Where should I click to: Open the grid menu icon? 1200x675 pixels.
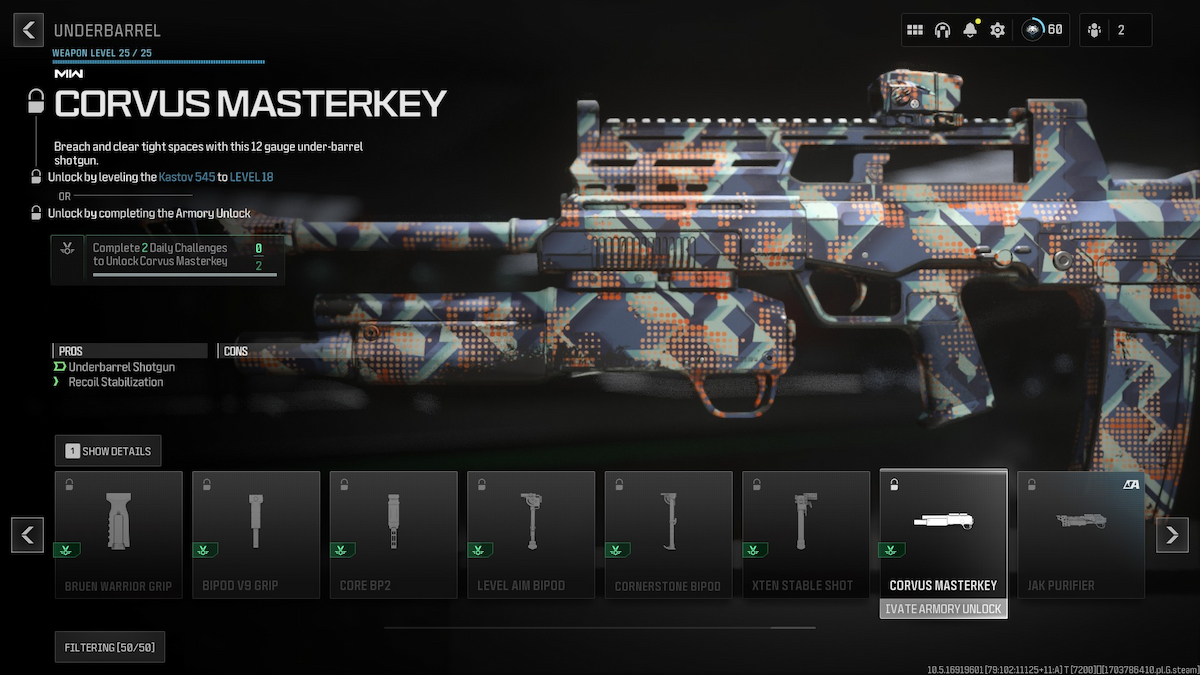[x=914, y=30]
